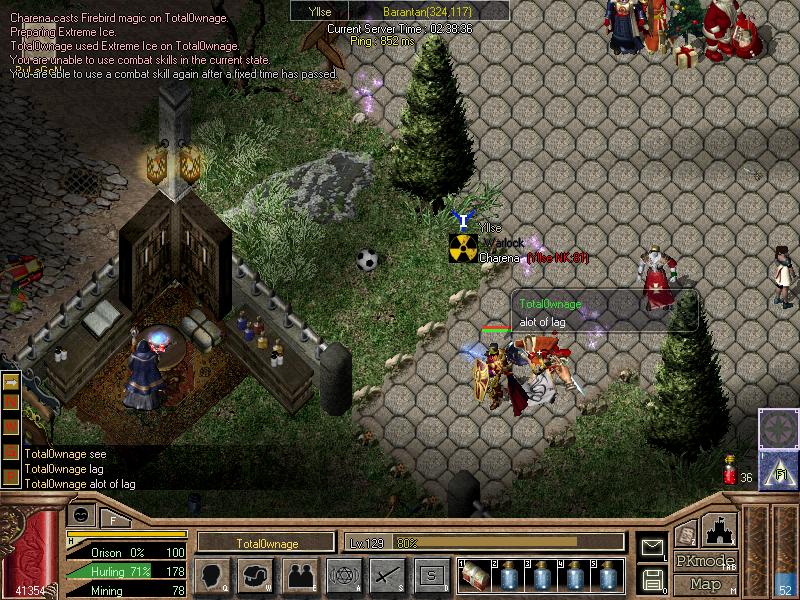Click the S system button
This screenshot has height=600, width=800.
click(x=431, y=575)
